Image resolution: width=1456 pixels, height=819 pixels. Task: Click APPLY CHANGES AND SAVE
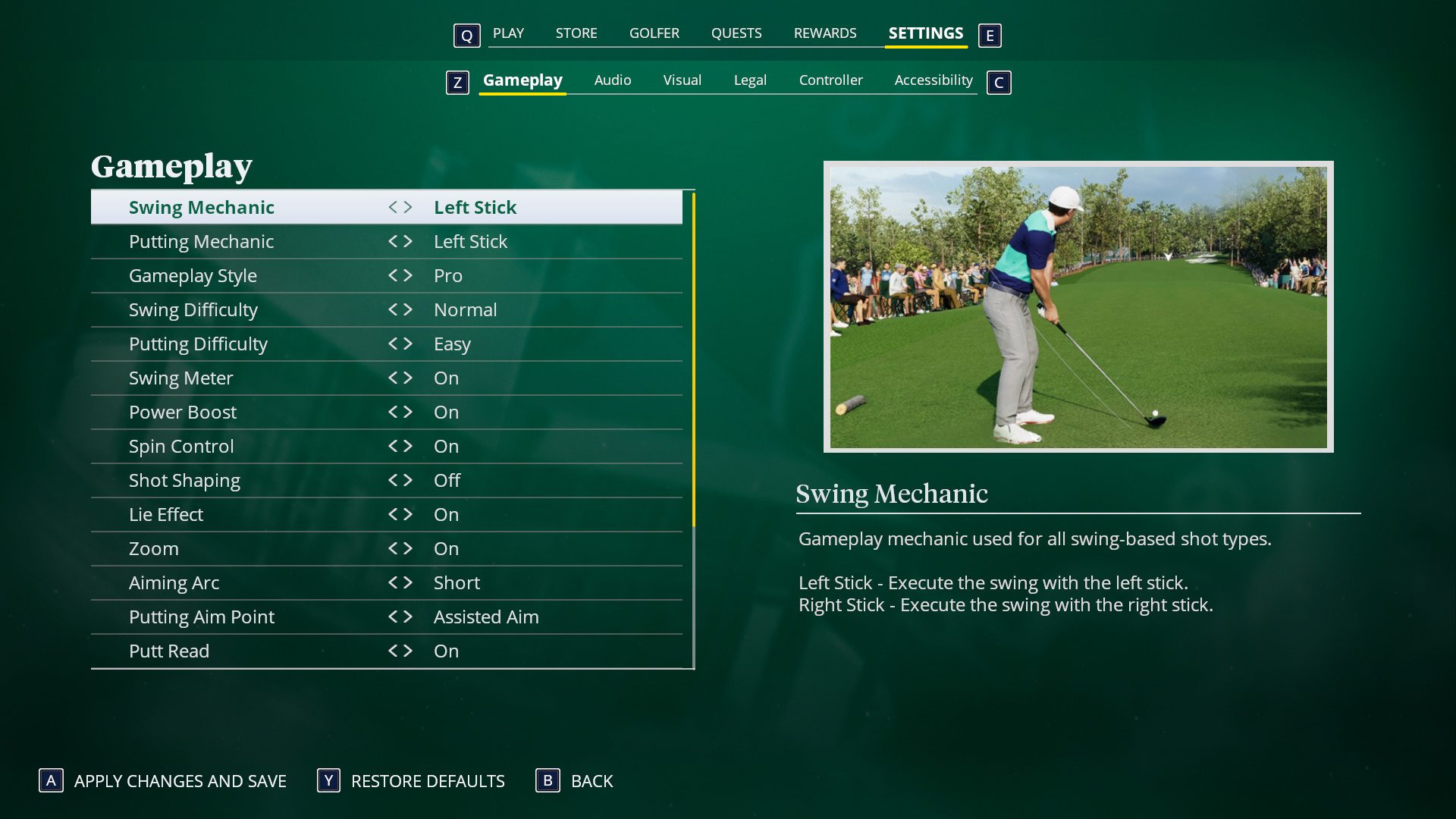(x=180, y=780)
